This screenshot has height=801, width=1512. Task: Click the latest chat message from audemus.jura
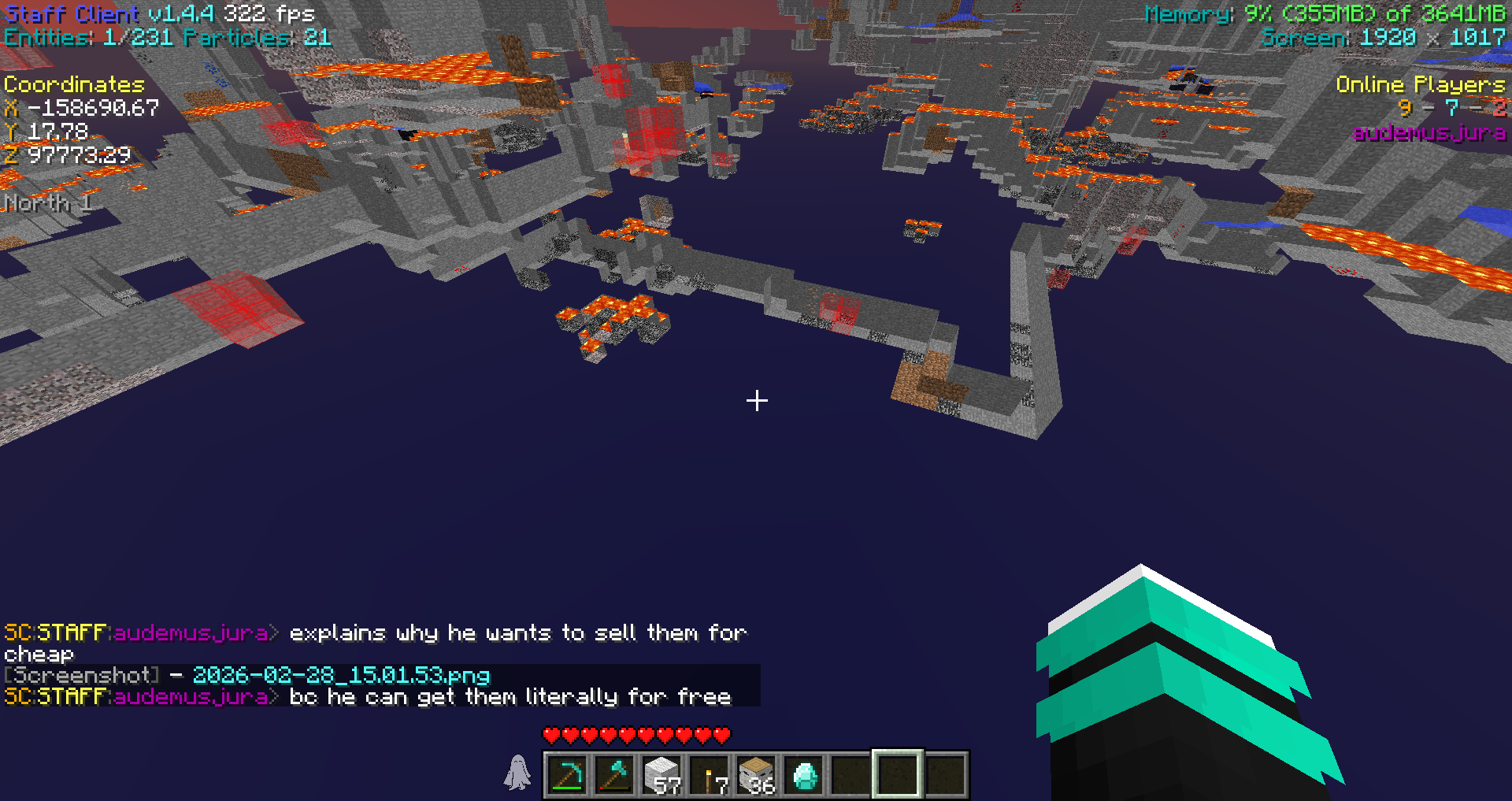[x=510, y=697]
